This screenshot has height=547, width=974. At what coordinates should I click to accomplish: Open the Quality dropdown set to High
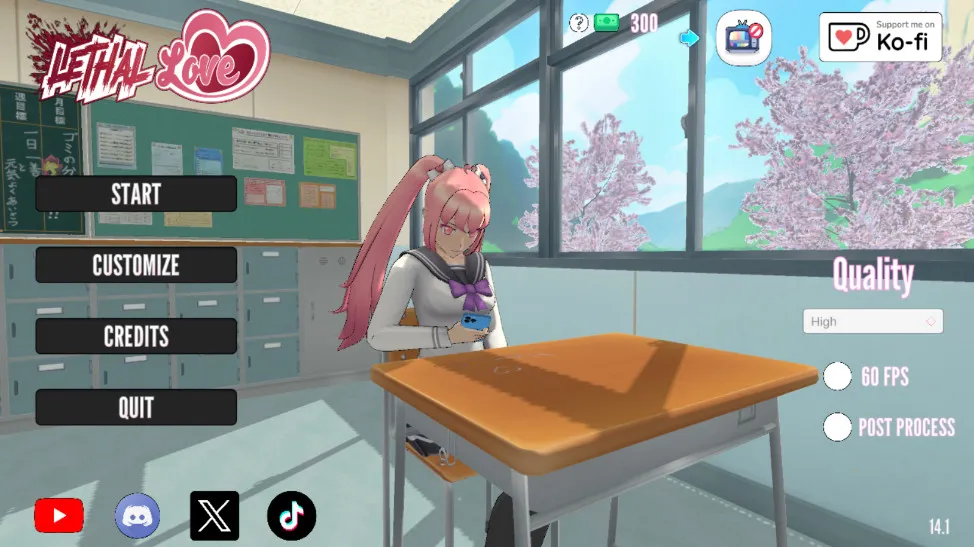[872, 321]
